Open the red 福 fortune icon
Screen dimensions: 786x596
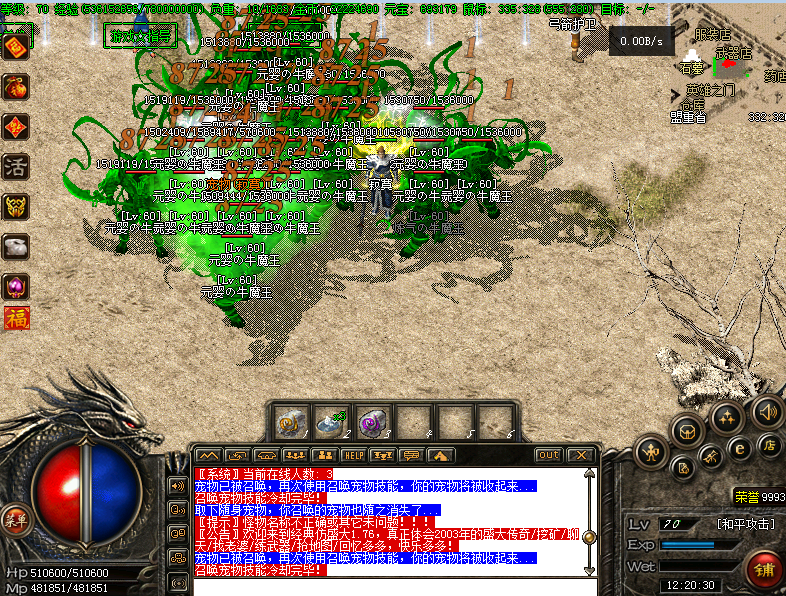(x=16, y=319)
